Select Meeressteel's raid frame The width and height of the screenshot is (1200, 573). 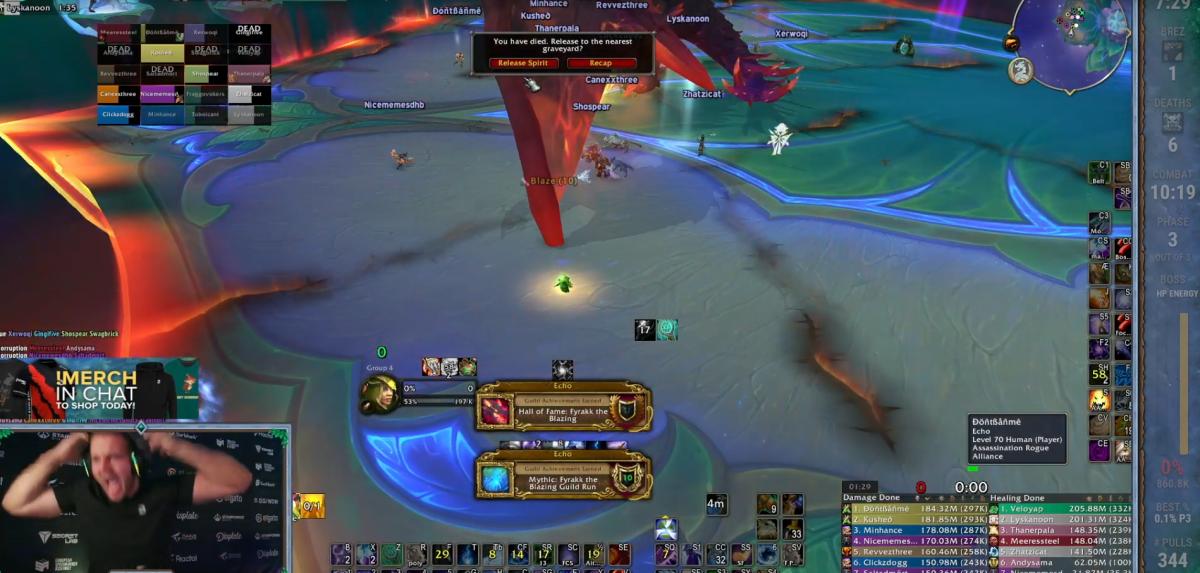(x=118, y=32)
